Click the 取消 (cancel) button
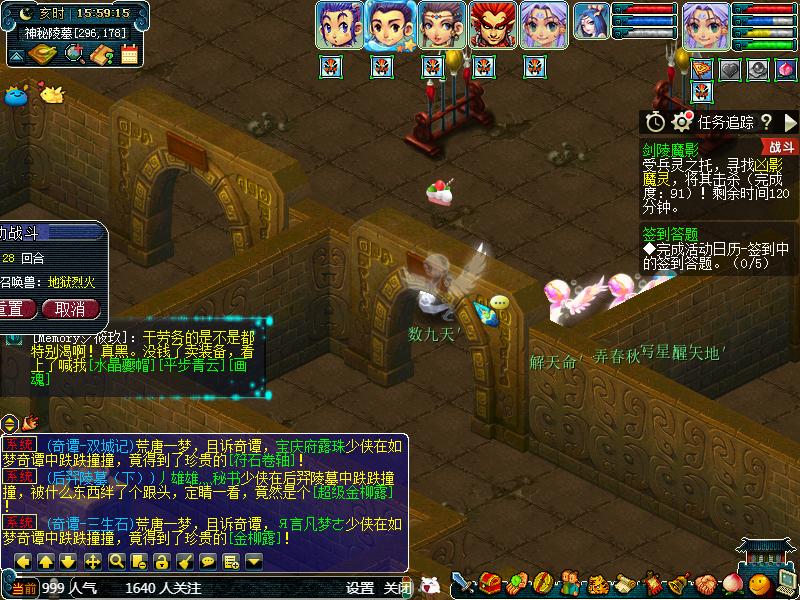Viewport: 800px width, 600px height. 69,309
